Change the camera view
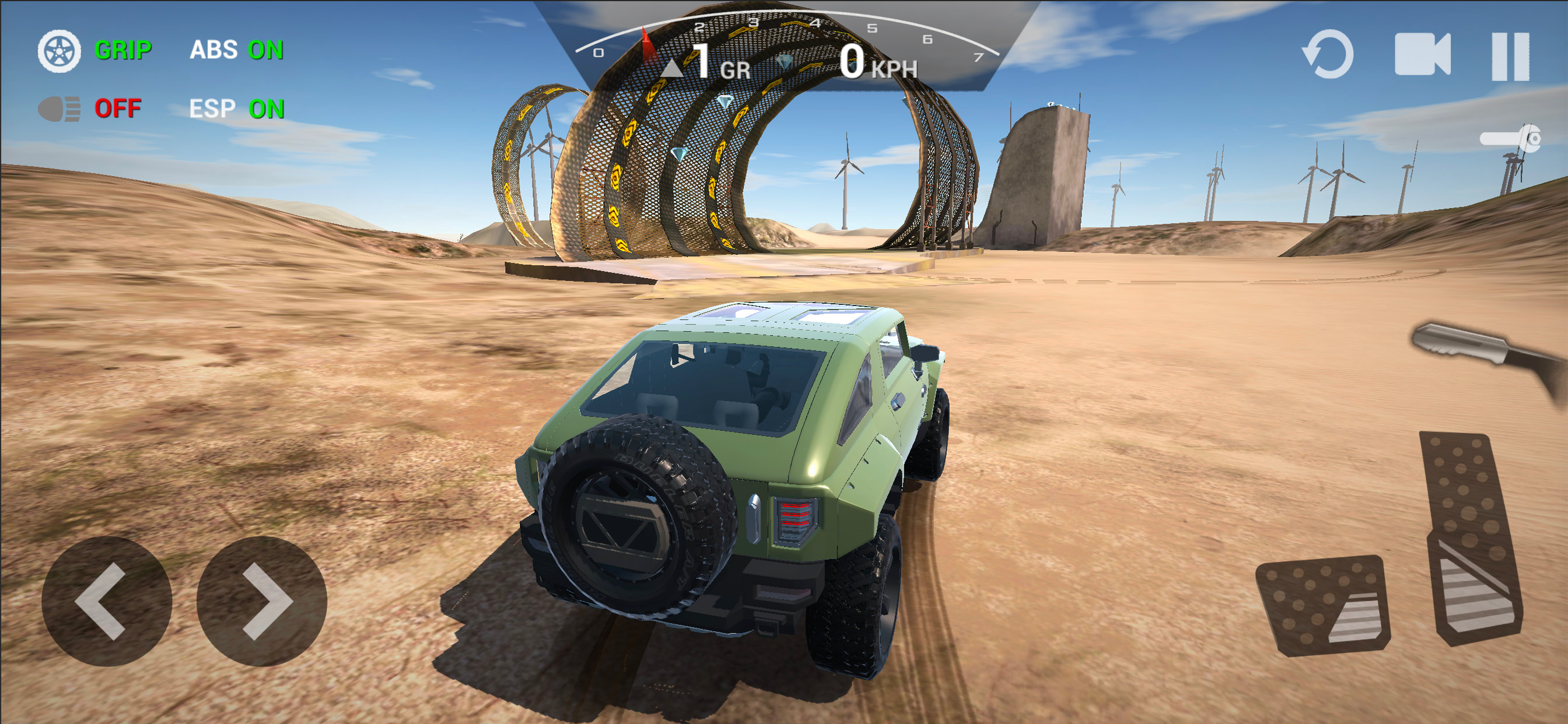 point(1422,55)
